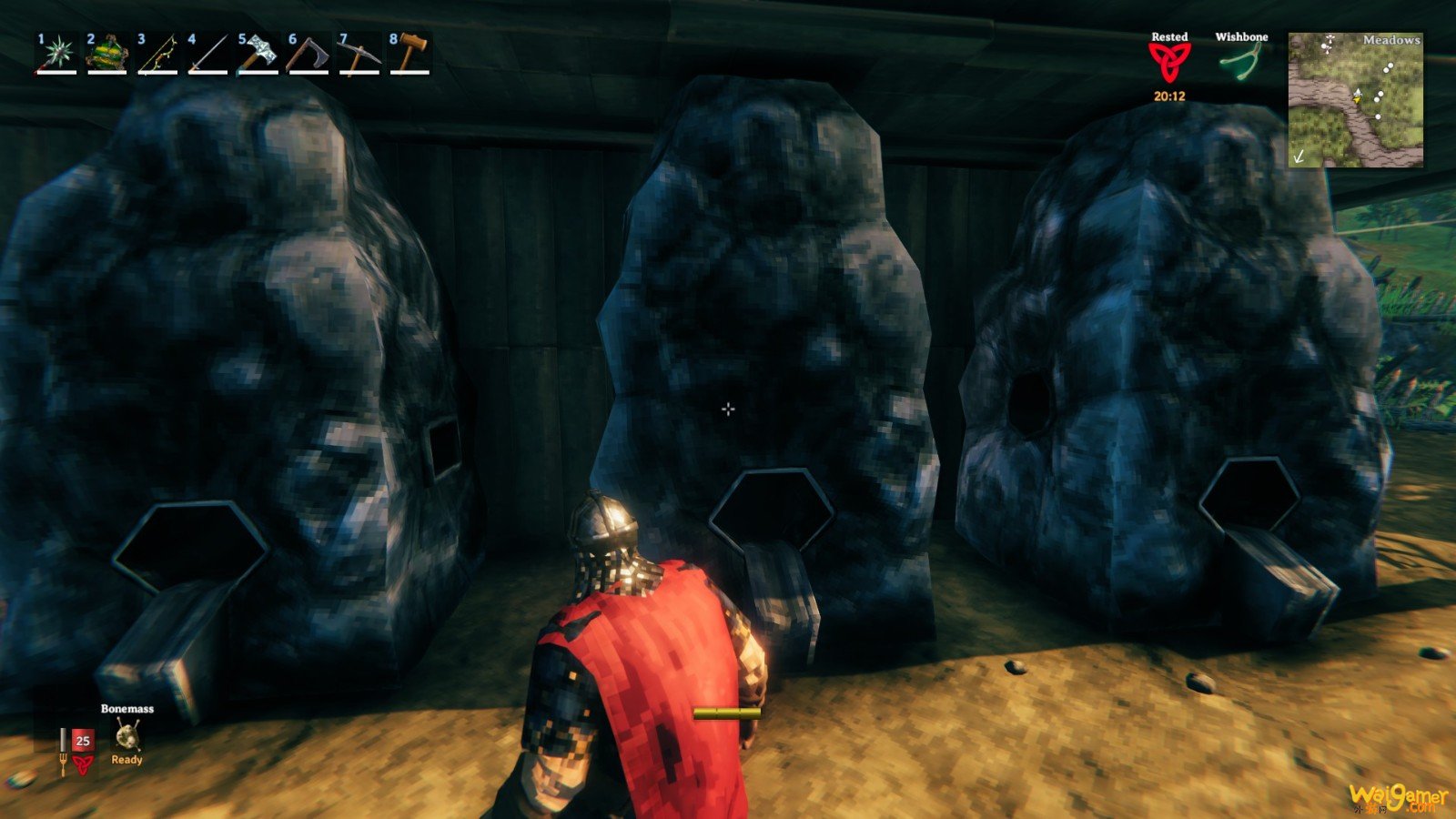Choose the sword in hotbar slot 4
The width and height of the screenshot is (1456, 819).
point(207,54)
